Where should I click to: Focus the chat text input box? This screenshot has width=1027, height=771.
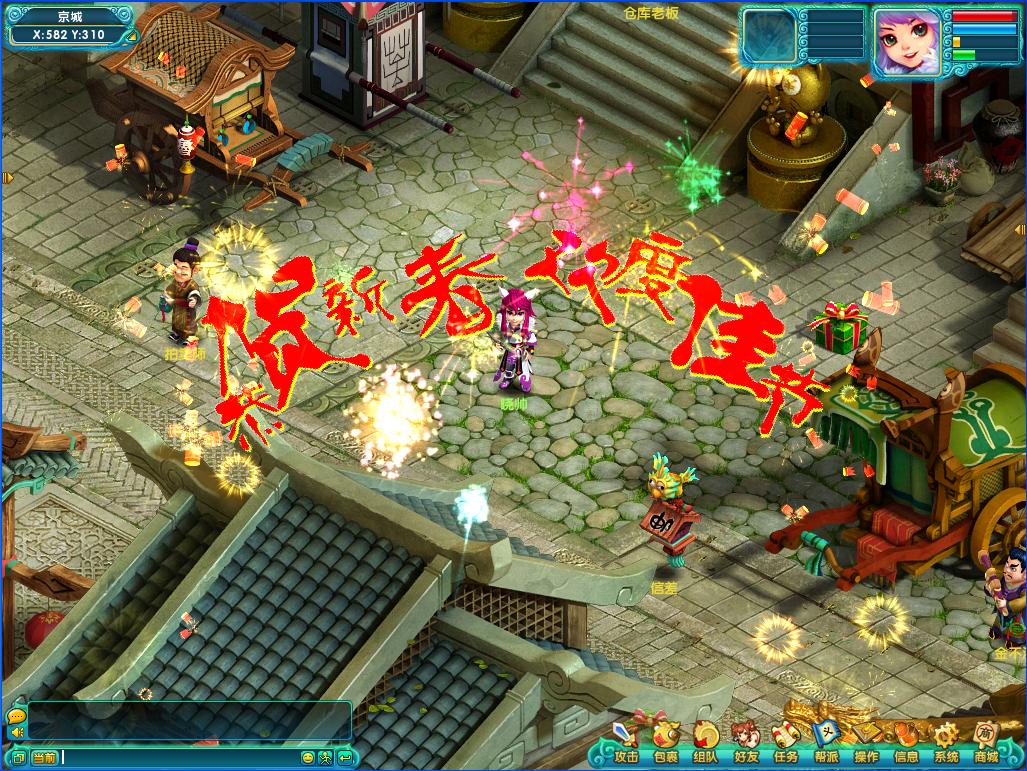click(x=180, y=758)
